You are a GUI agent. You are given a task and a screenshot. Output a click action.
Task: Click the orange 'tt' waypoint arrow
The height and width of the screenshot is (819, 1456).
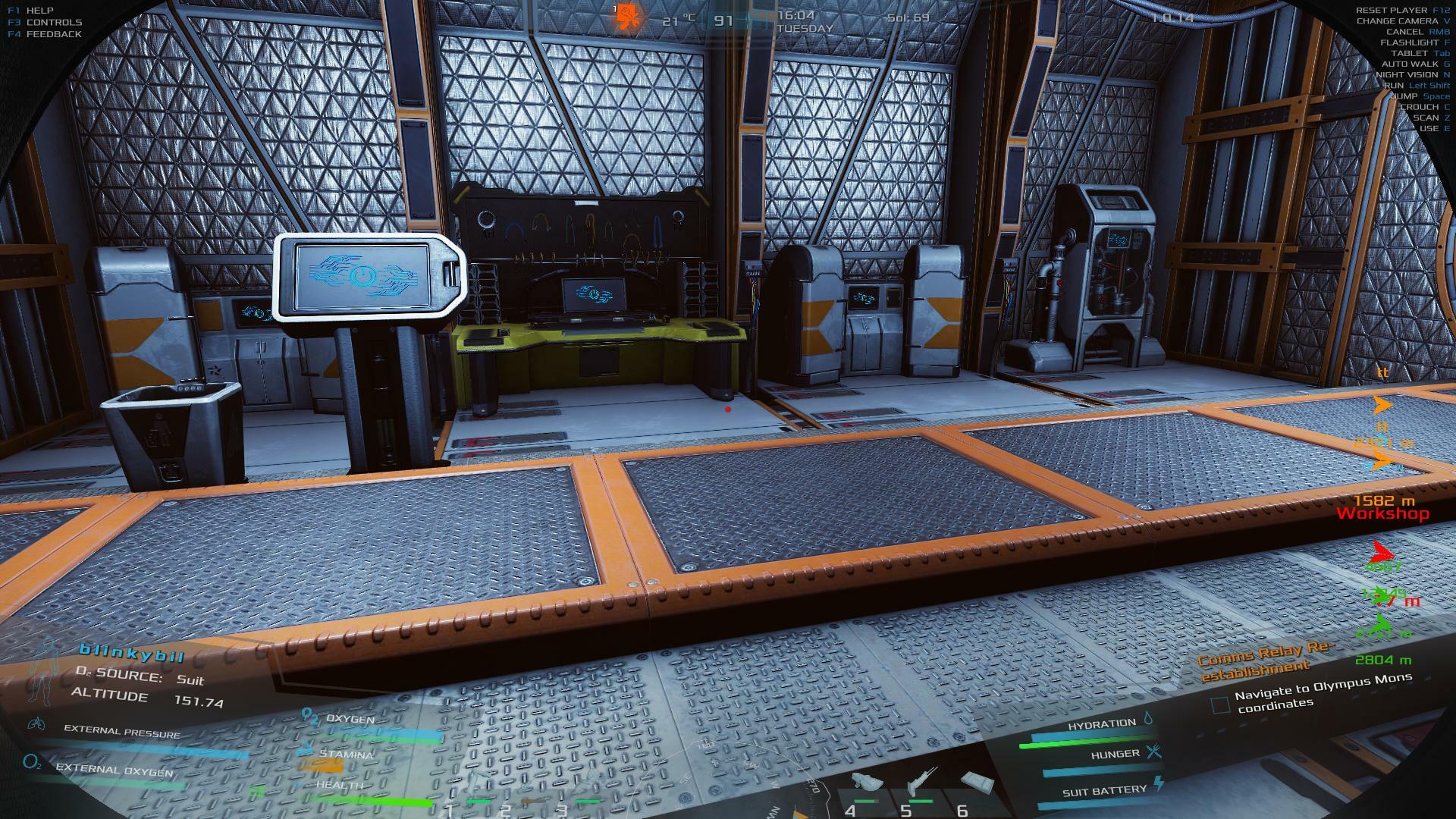point(1382,405)
